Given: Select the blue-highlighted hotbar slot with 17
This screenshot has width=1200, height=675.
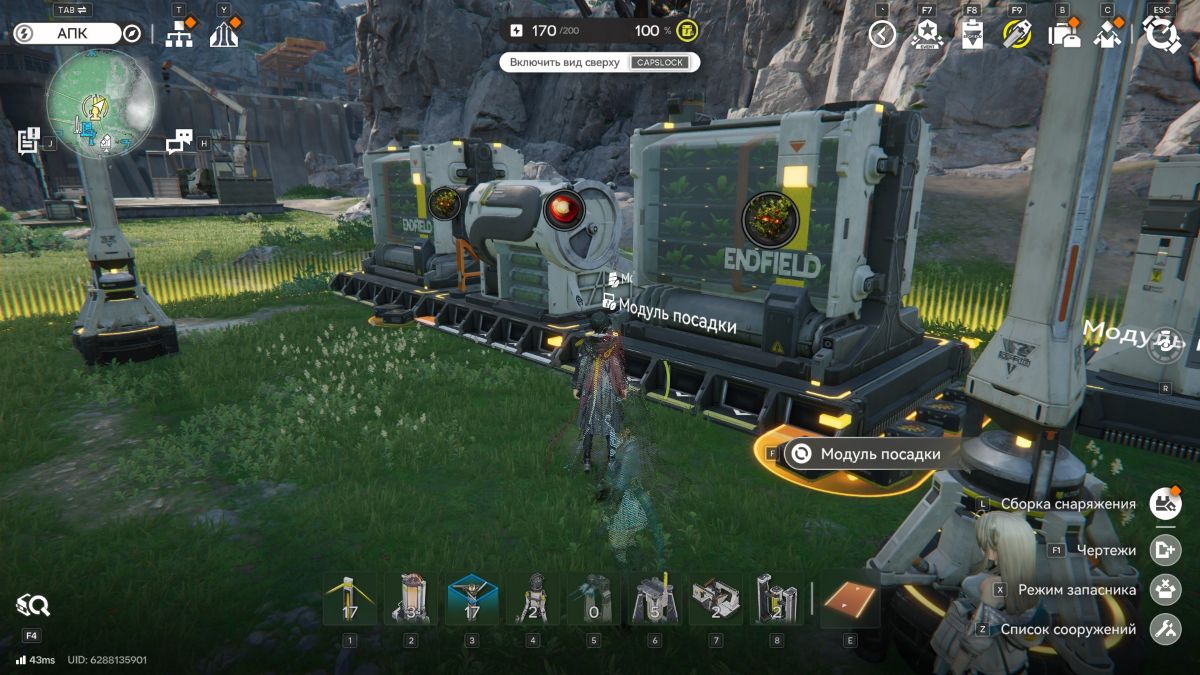Looking at the screenshot, I should click(x=473, y=600).
